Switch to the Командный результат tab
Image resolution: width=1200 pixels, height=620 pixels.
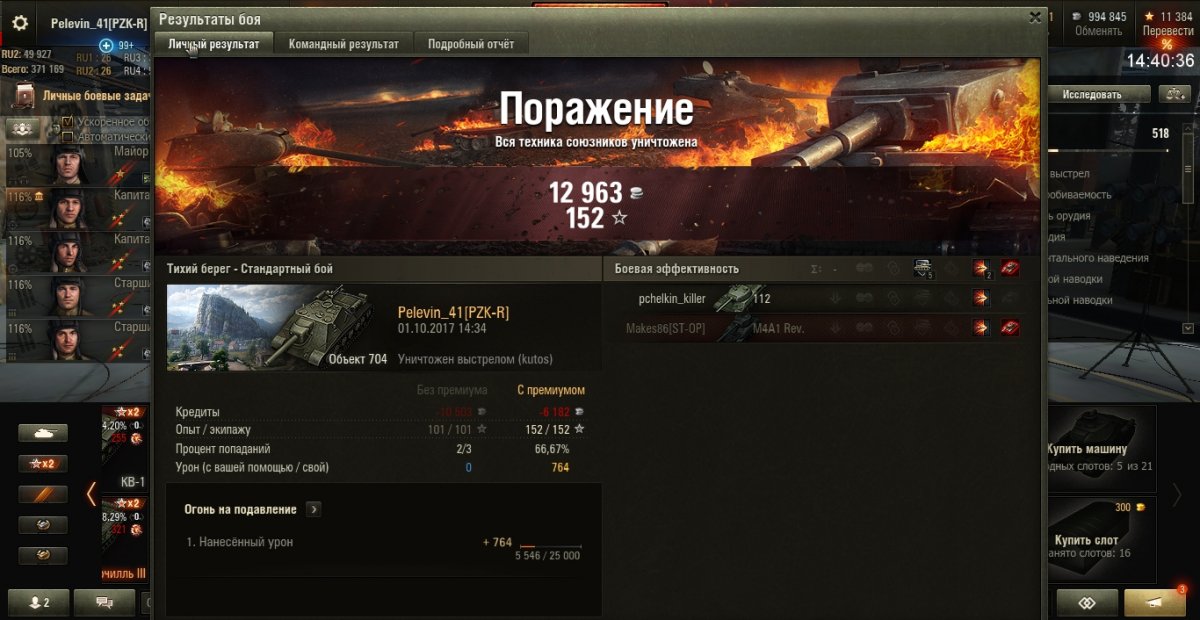coord(343,44)
